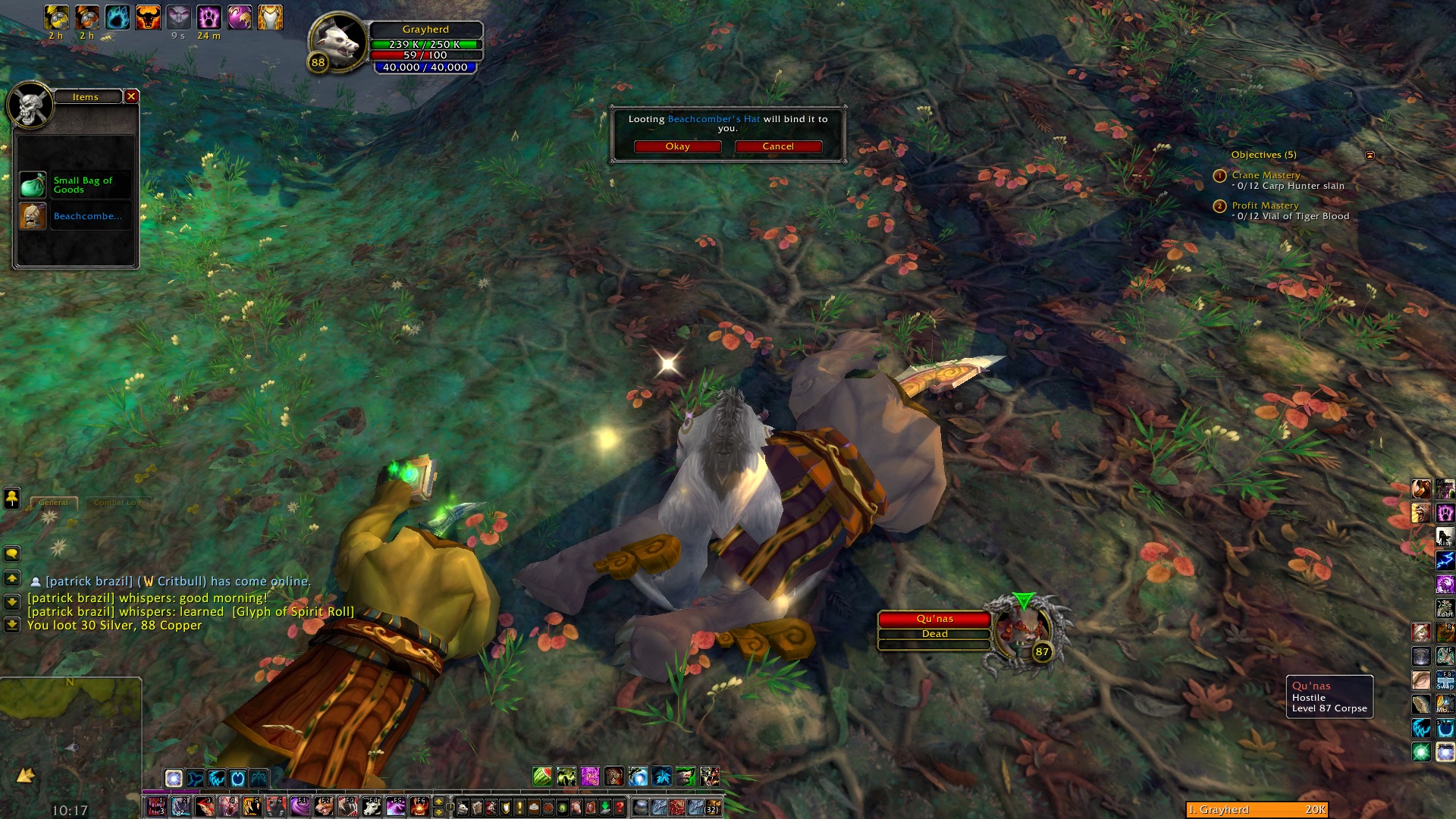Select the Beachcomber's Hat loot slot
The height and width of the screenshot is (819, 1456).
pyautogui.click(x=33, y=216)
